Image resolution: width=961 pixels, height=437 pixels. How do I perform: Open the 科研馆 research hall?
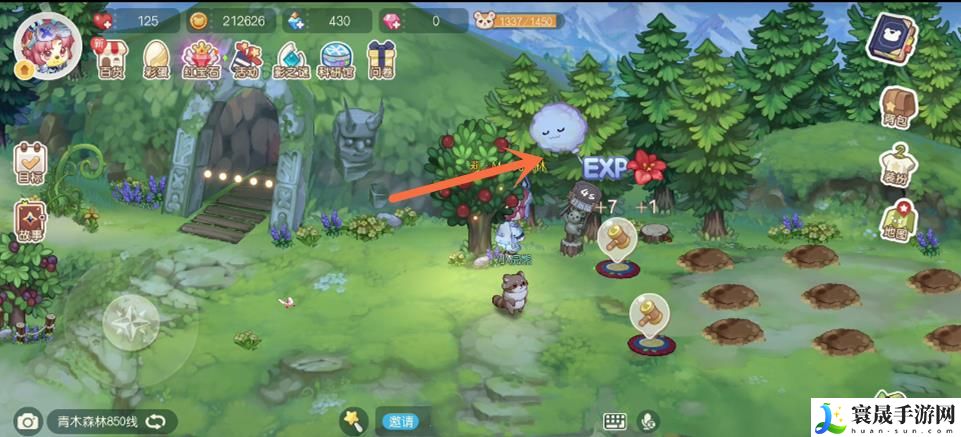coord(336,59)
